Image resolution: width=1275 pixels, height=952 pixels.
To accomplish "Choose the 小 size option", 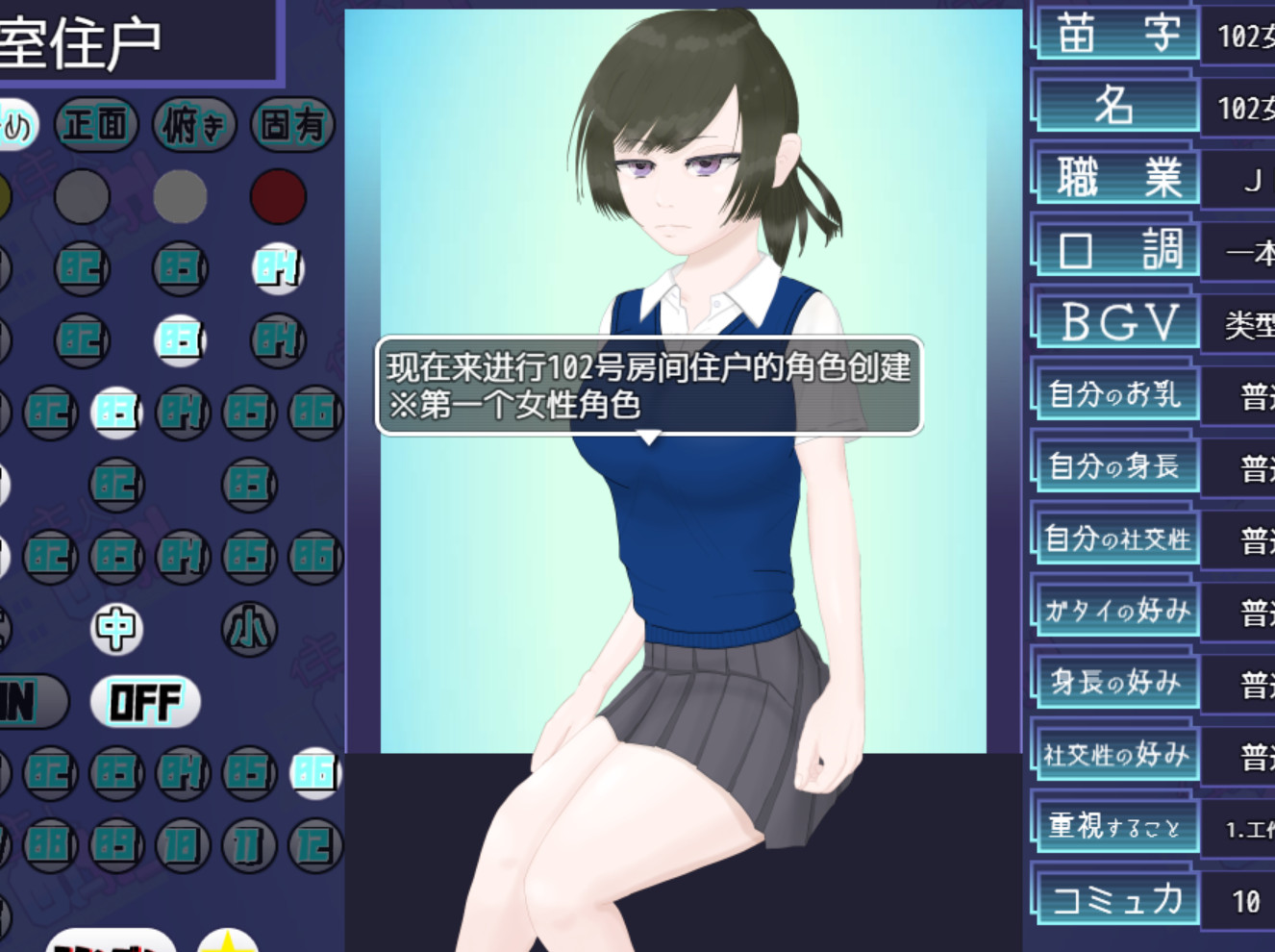I will point(249,629).
